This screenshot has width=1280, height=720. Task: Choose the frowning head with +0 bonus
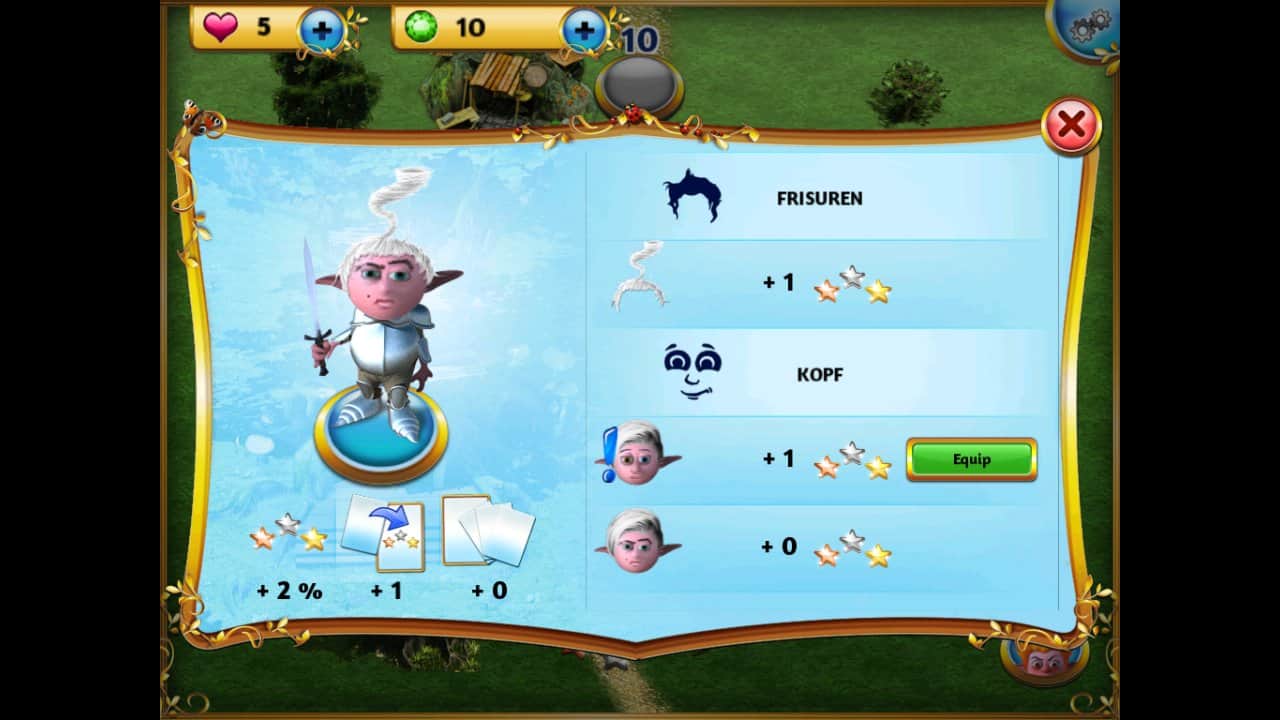[637, 543]
